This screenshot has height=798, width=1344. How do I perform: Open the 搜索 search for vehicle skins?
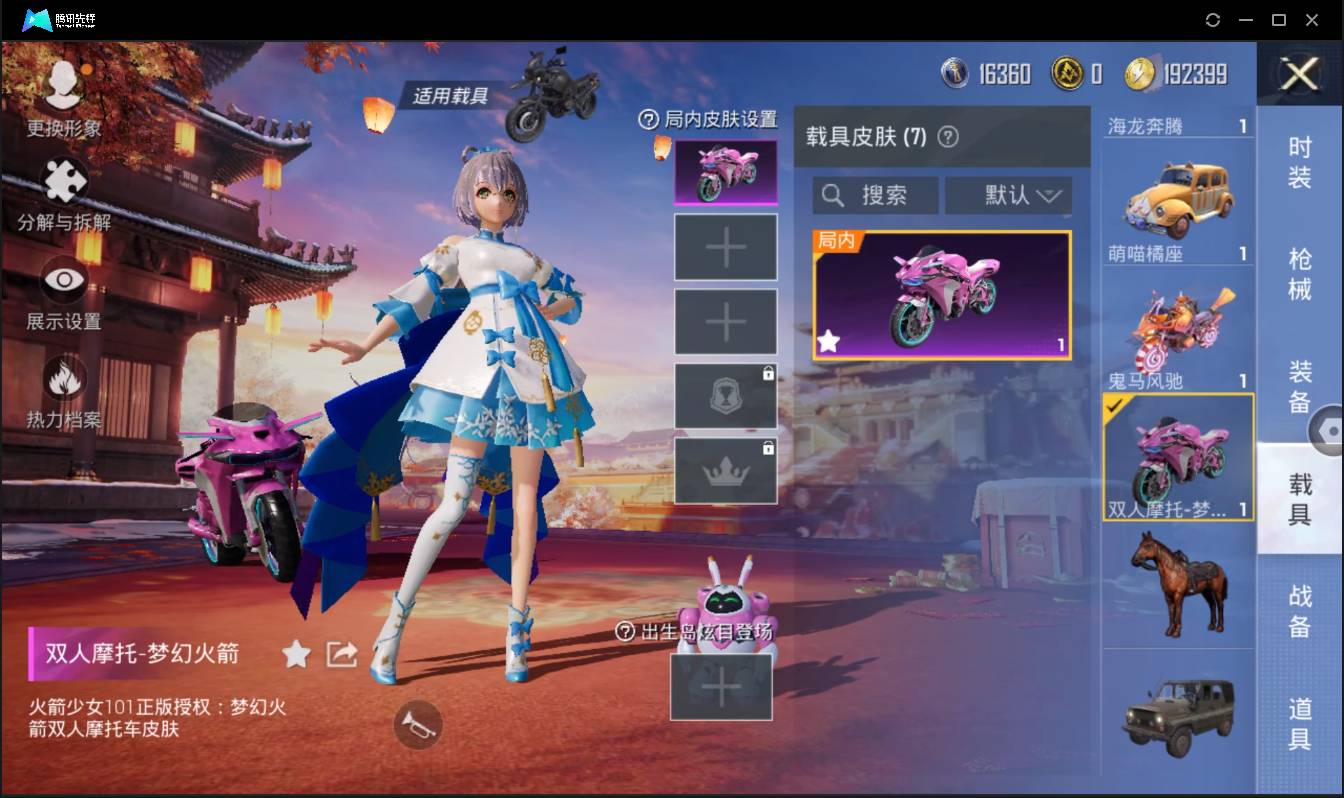(x=875, y=195)
